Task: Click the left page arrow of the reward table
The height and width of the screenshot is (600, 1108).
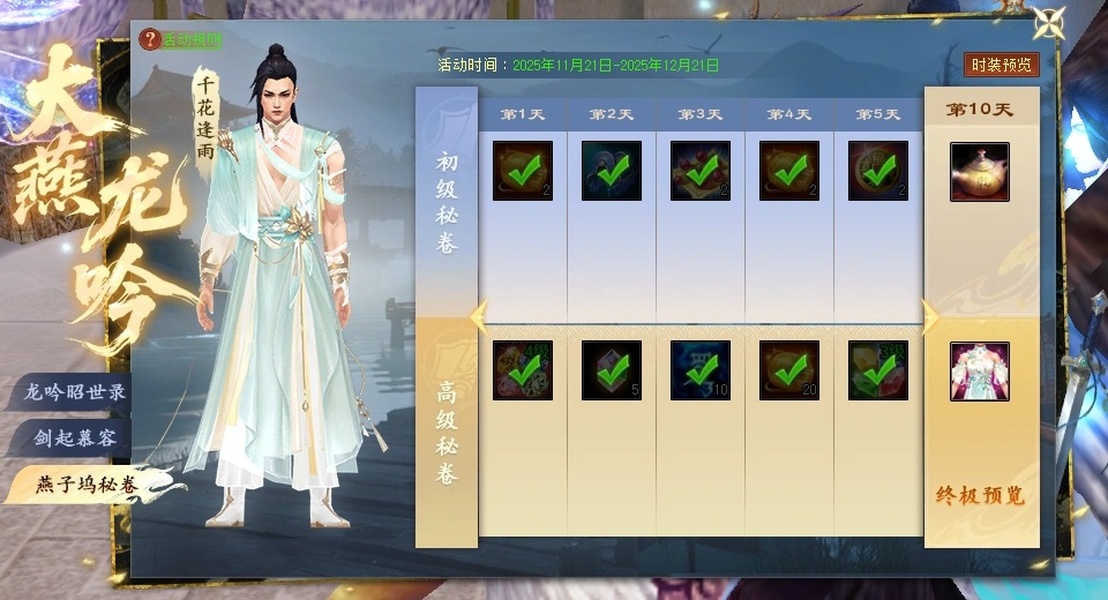Action: click(478, 317)
